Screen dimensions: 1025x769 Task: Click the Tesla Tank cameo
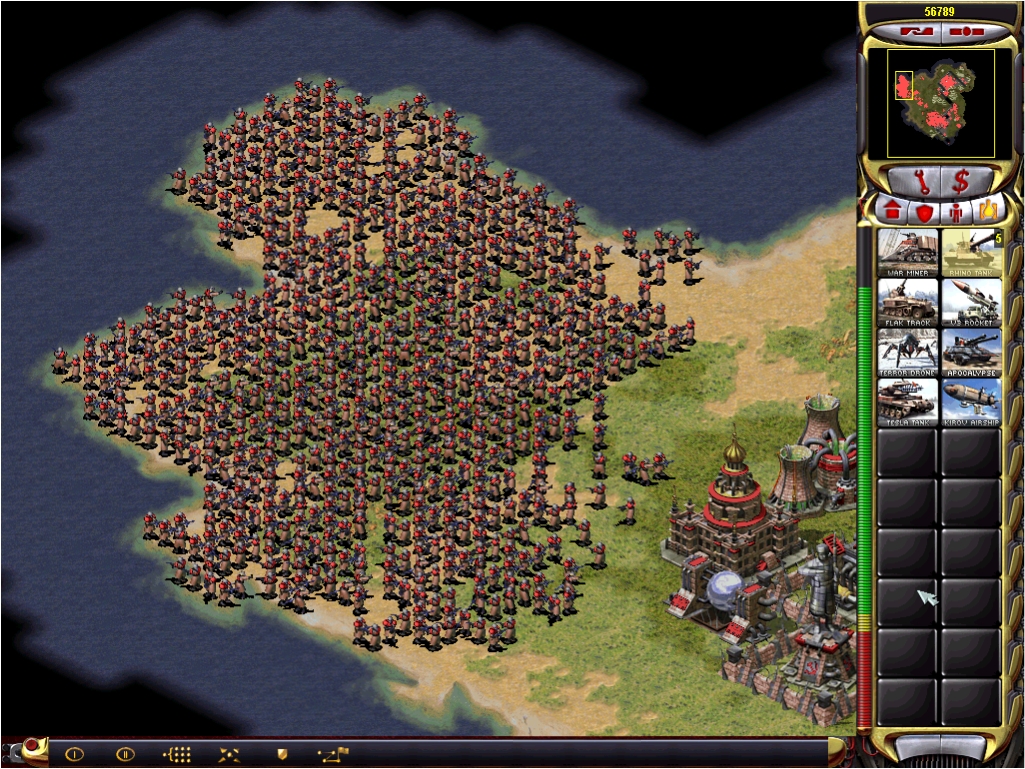coord(908,403)
